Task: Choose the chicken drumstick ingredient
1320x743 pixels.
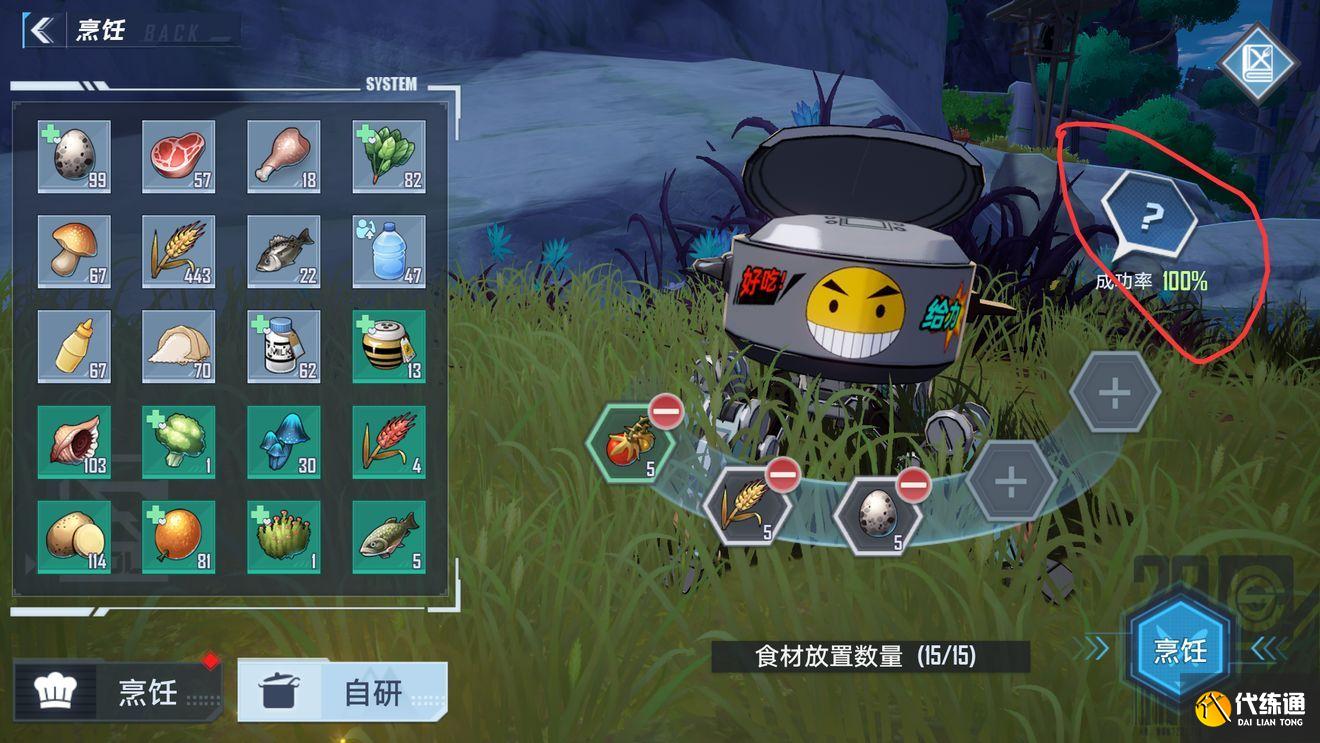Action: tap(284, 156)
